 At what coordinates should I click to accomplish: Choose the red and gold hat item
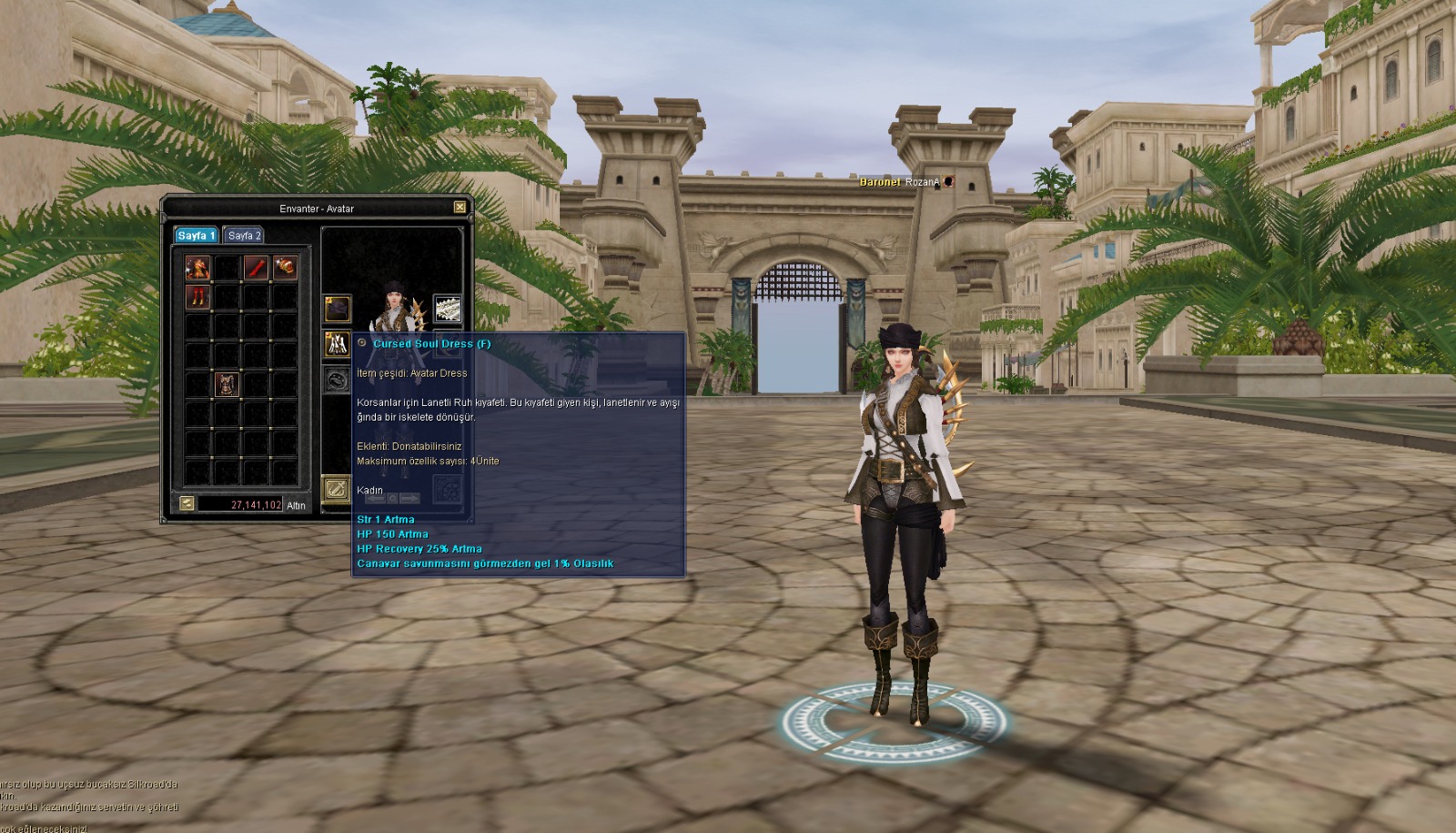pos(285,268)
